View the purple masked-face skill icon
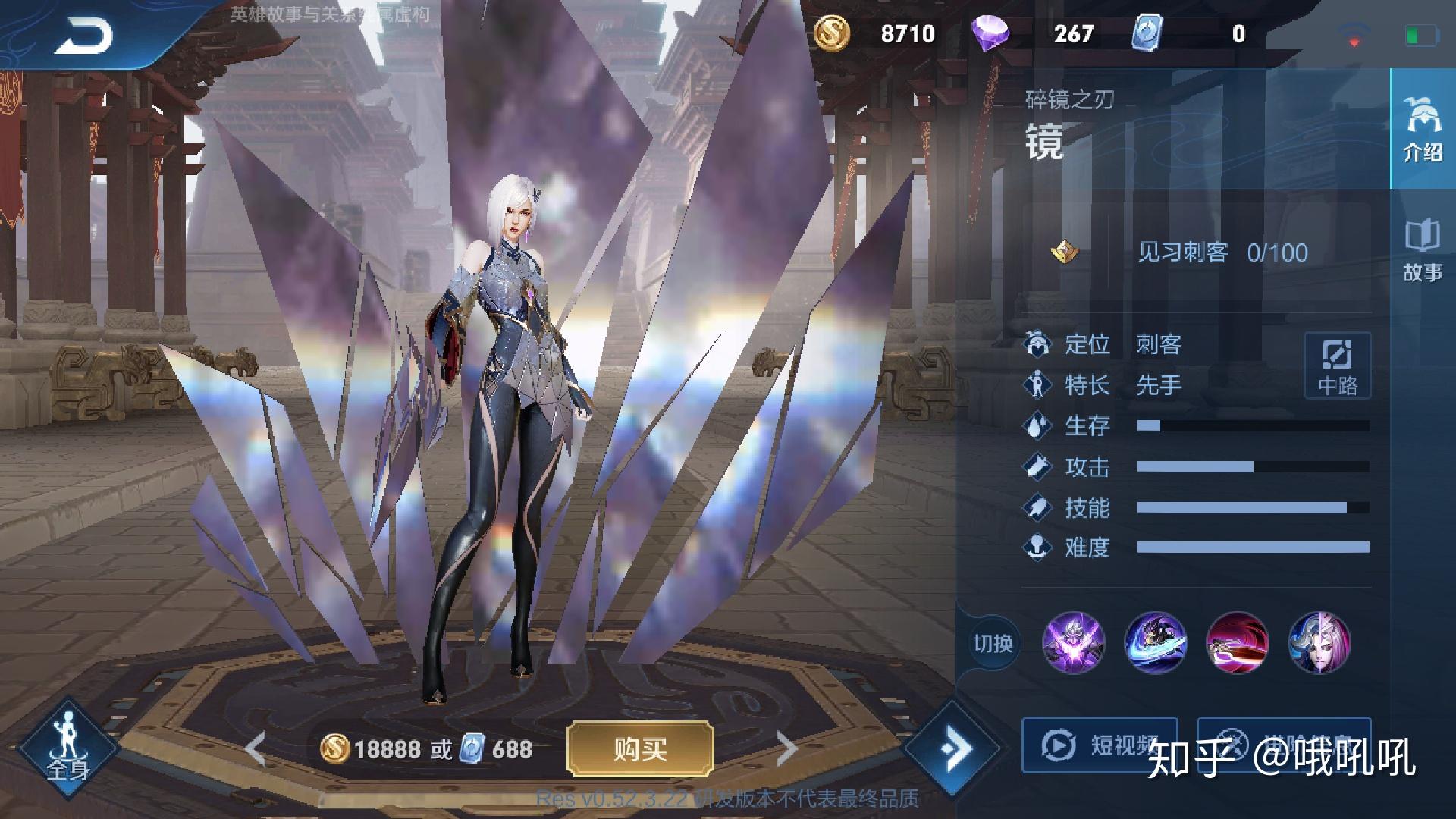This screenshot has height=819, width=1456. point(1073,643)
